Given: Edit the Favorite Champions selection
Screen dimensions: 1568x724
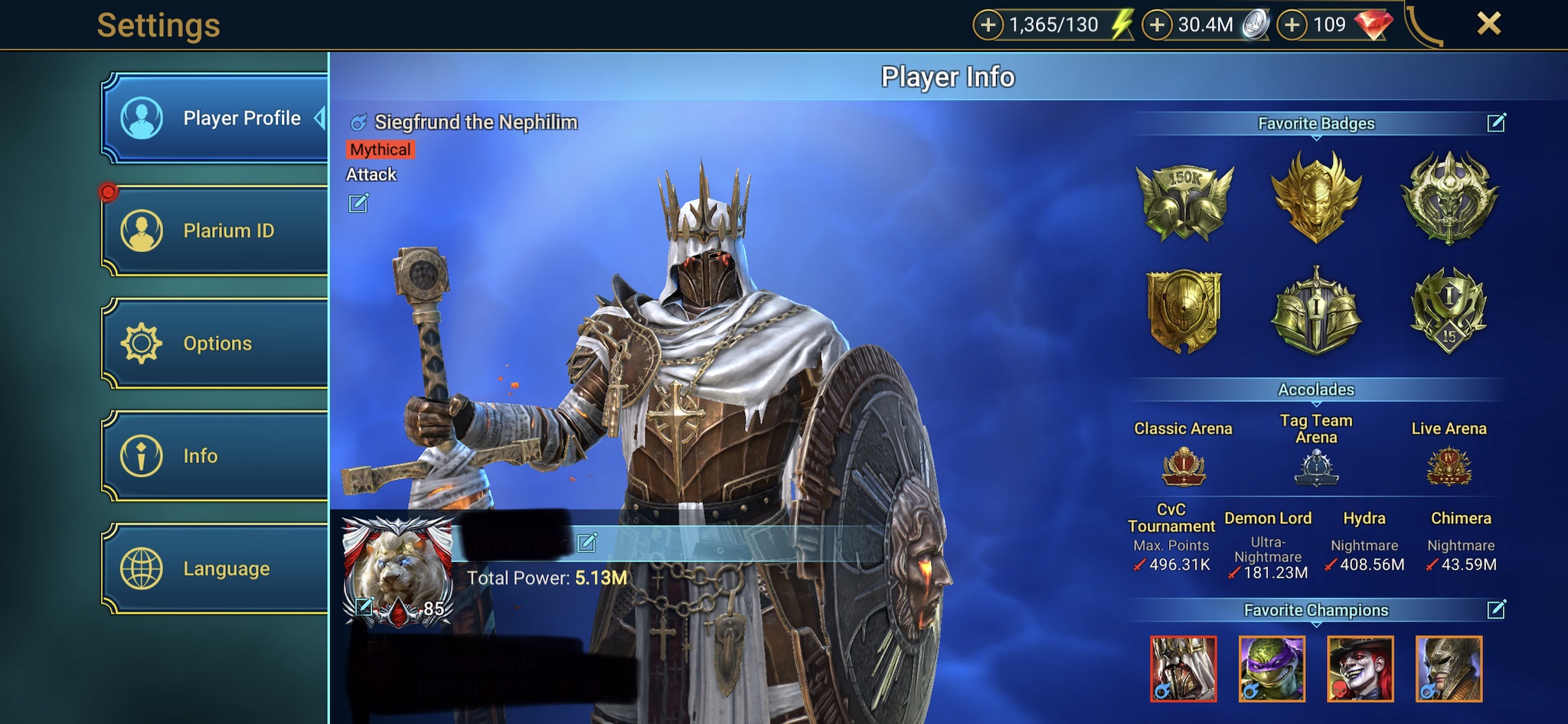Looking at the screenshot, I should pyautogui.click(x=1496, y=610).
